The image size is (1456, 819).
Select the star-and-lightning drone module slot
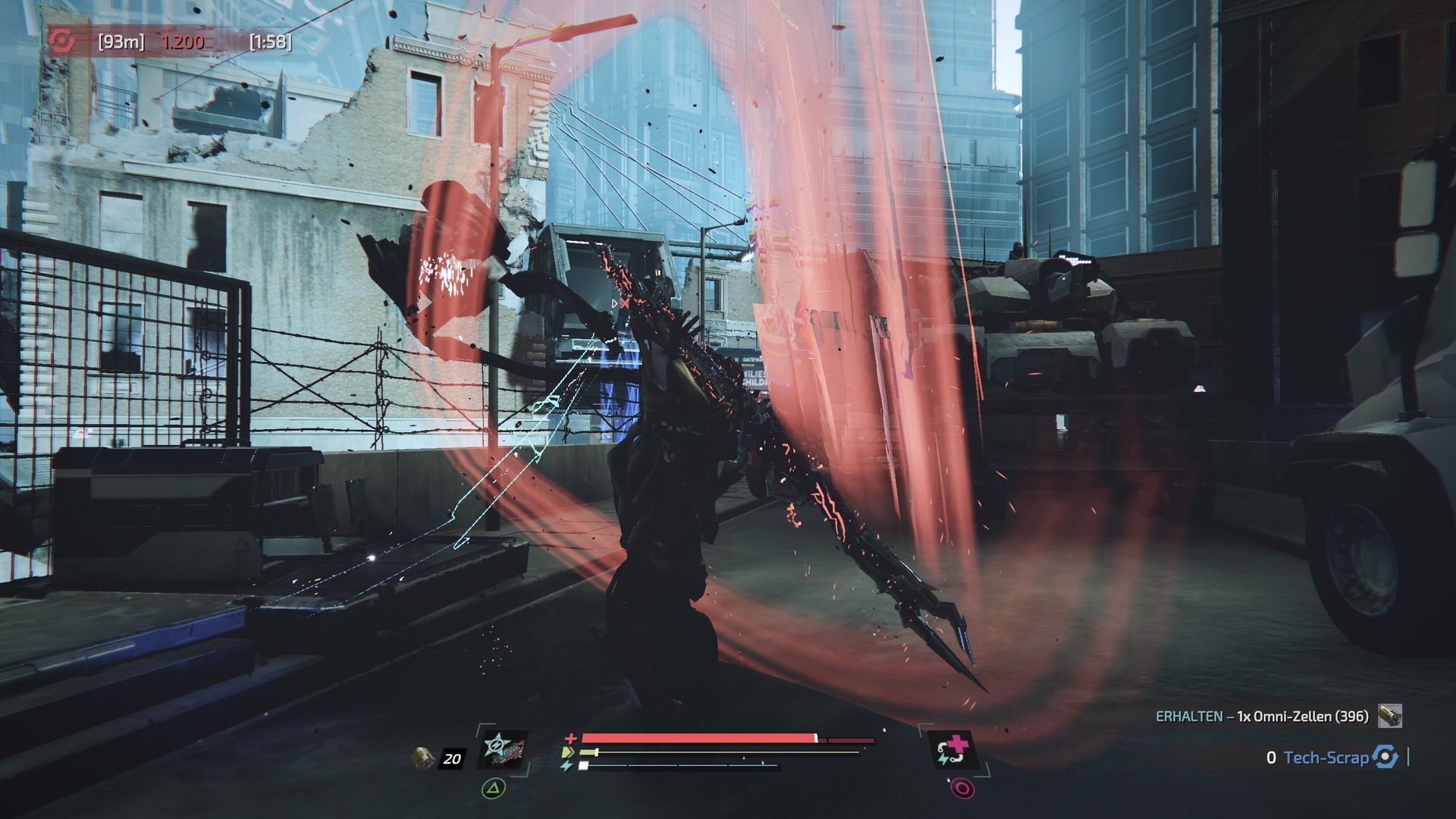pos(502,750)
